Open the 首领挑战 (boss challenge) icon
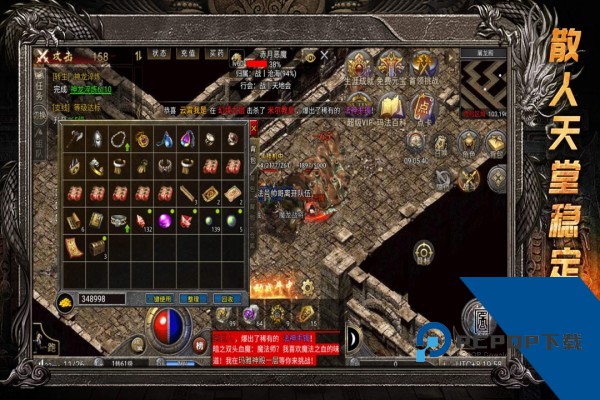The width and height of the screenshot is (600, 400). coord(423,64)
